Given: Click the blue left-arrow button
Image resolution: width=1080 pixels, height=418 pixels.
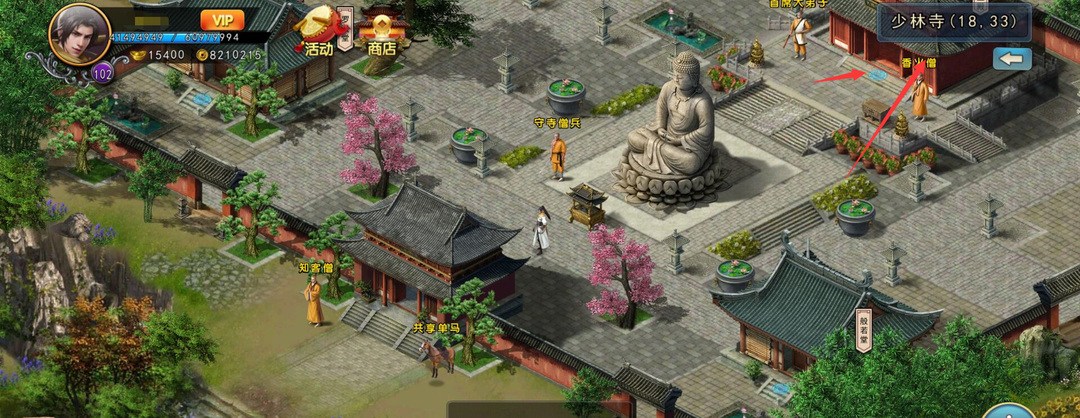Looking at the screenshot, I should pos(1012,60).
